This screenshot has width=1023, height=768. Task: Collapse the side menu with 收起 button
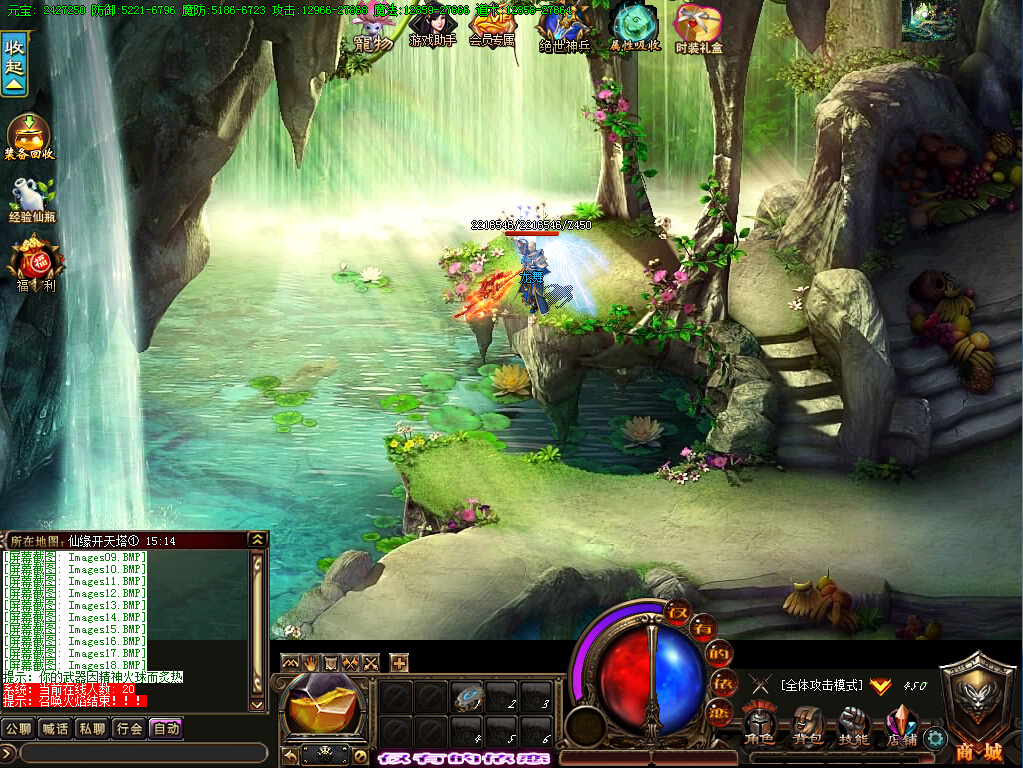point(14,62)
